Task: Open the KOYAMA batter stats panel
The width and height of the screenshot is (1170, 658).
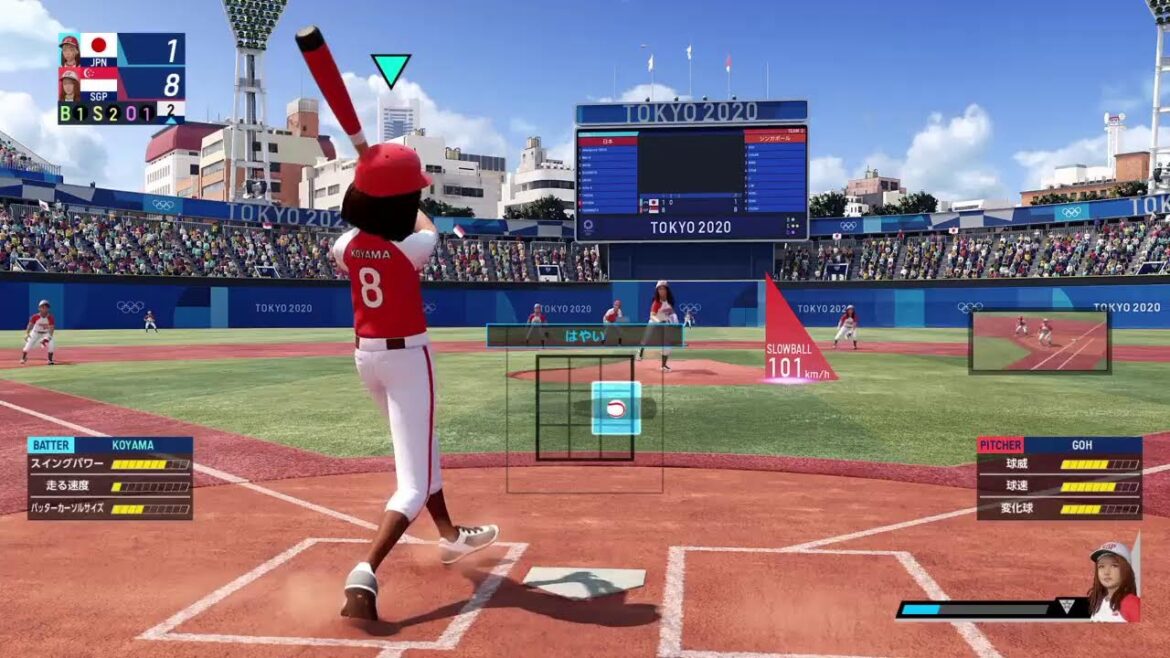Action: click(110, 478)
